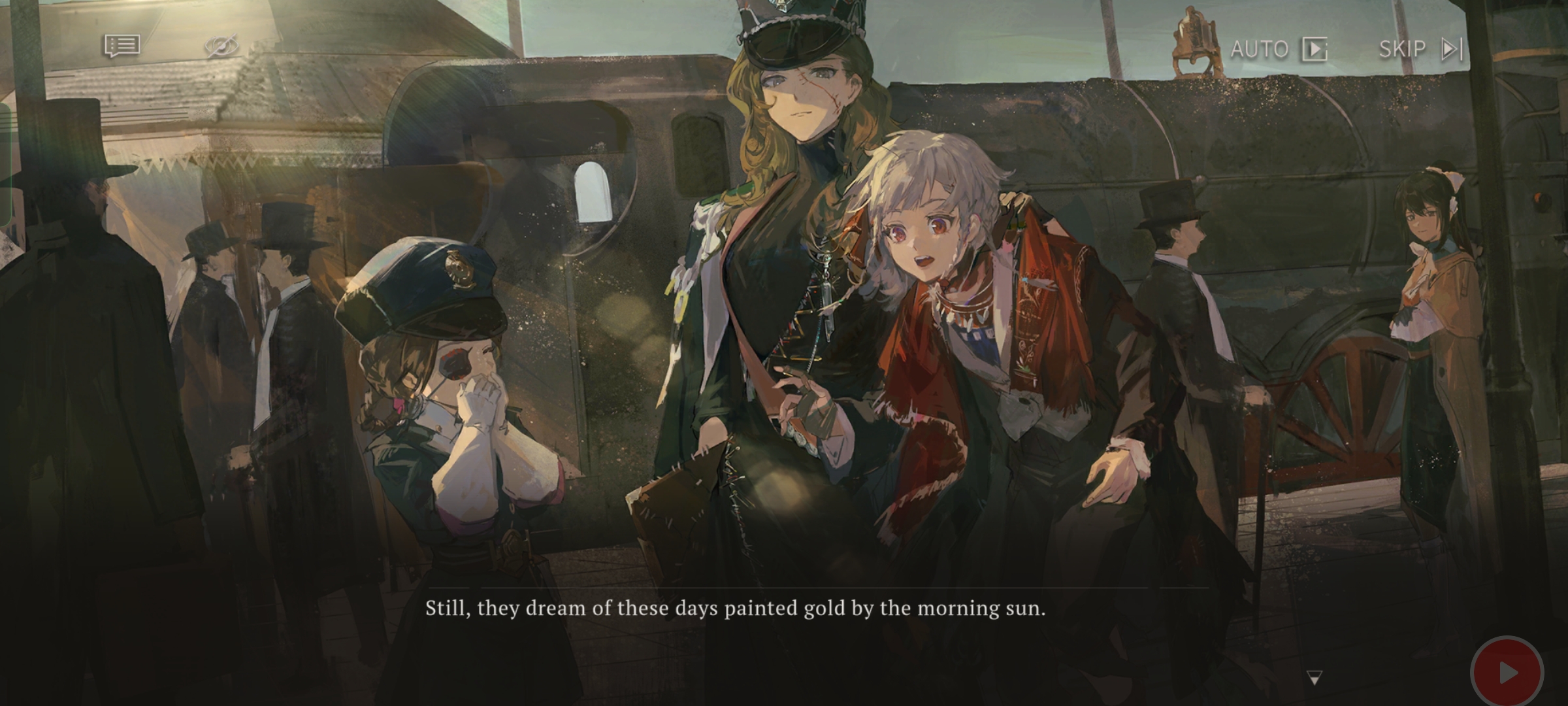
Task: Toggle AUTO dialogue playback
Action: 1278,49
